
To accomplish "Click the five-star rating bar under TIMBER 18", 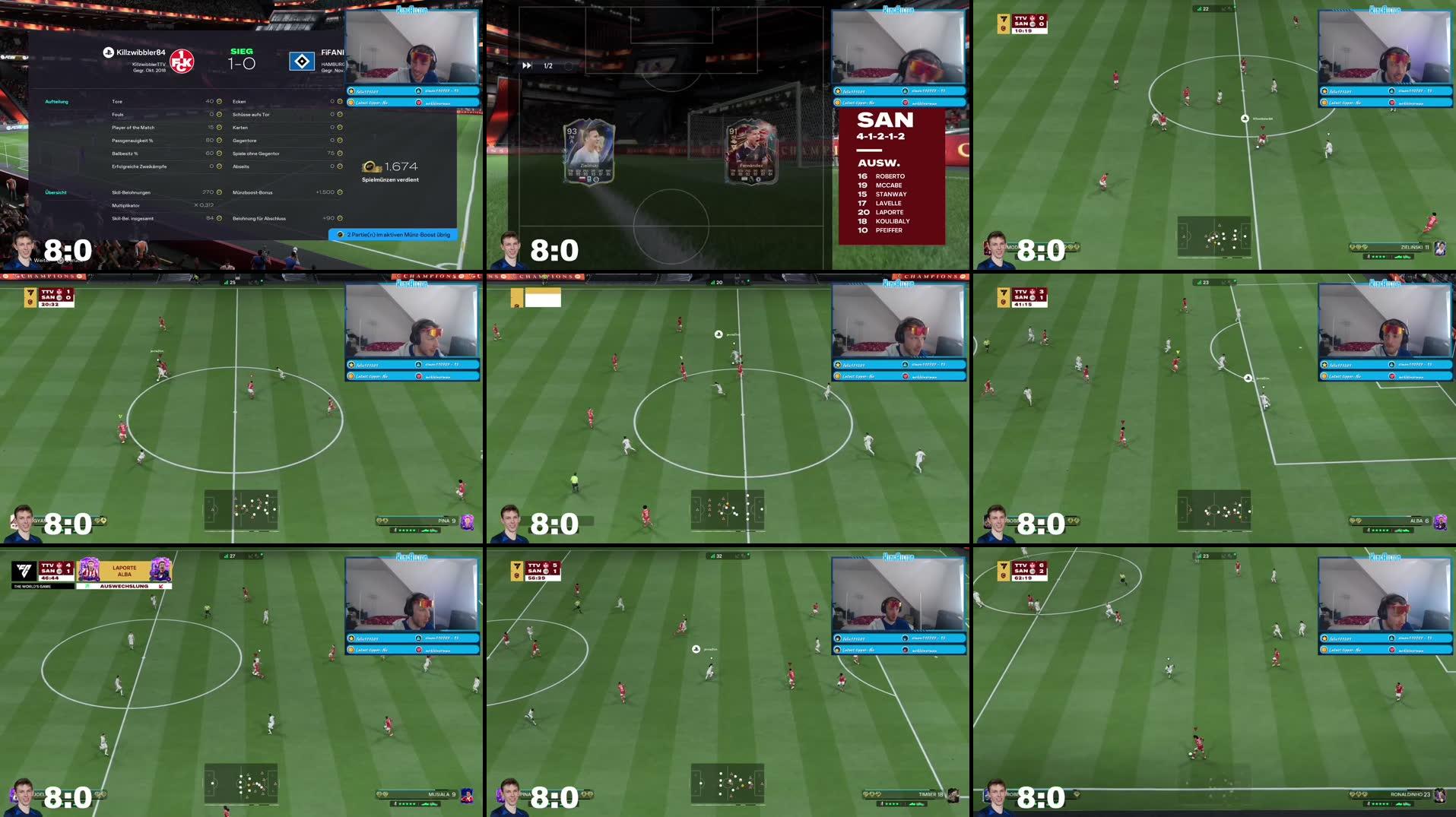I will click(x=900, y=803).
